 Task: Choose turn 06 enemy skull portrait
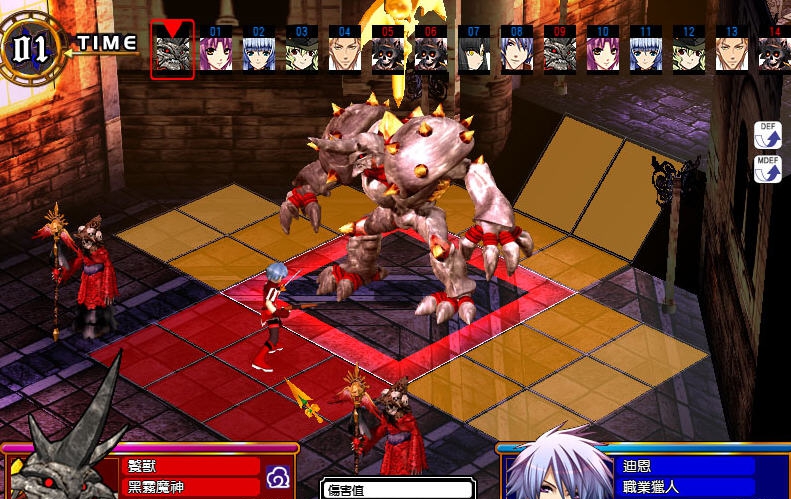(x=431, y=52)
